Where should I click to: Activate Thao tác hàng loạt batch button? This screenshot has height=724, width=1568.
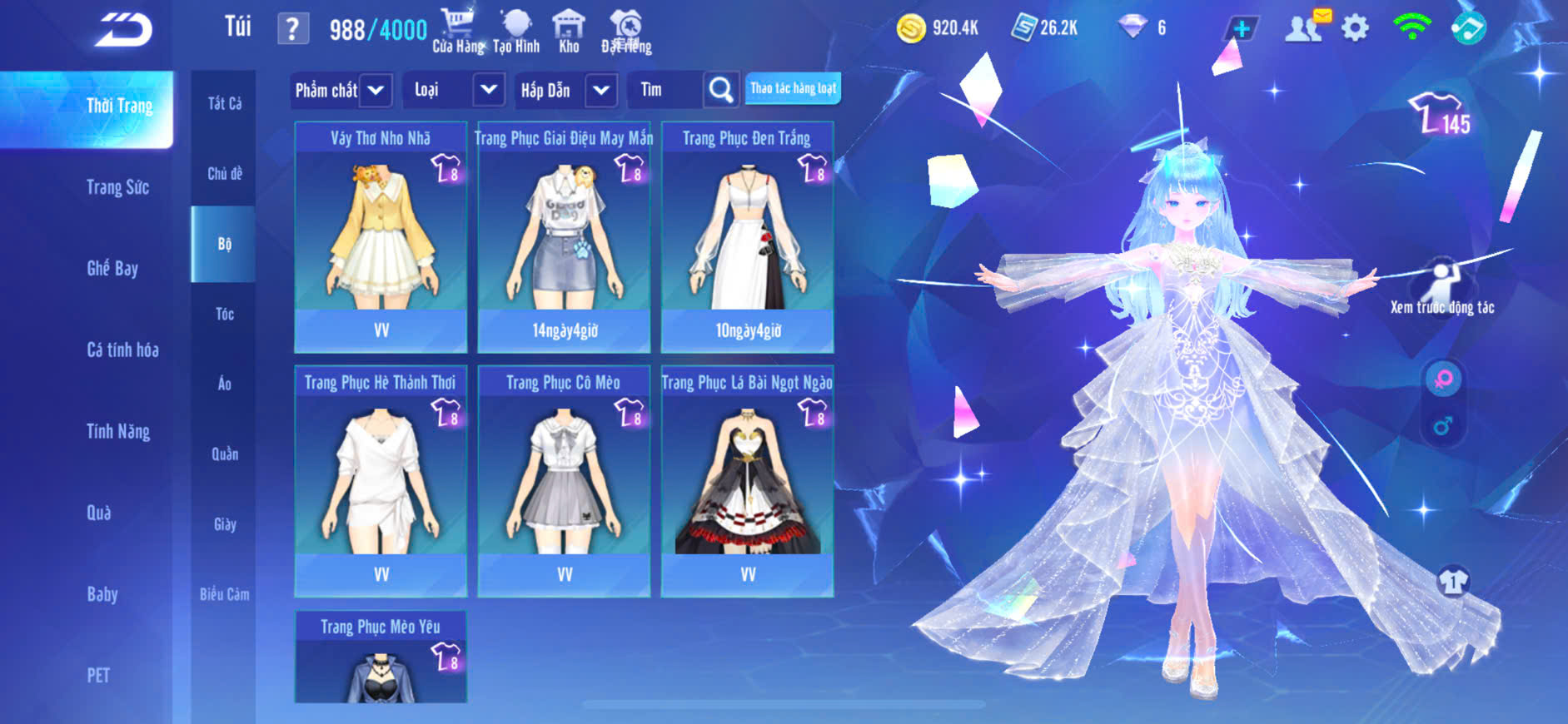click(x=793, y=88)
